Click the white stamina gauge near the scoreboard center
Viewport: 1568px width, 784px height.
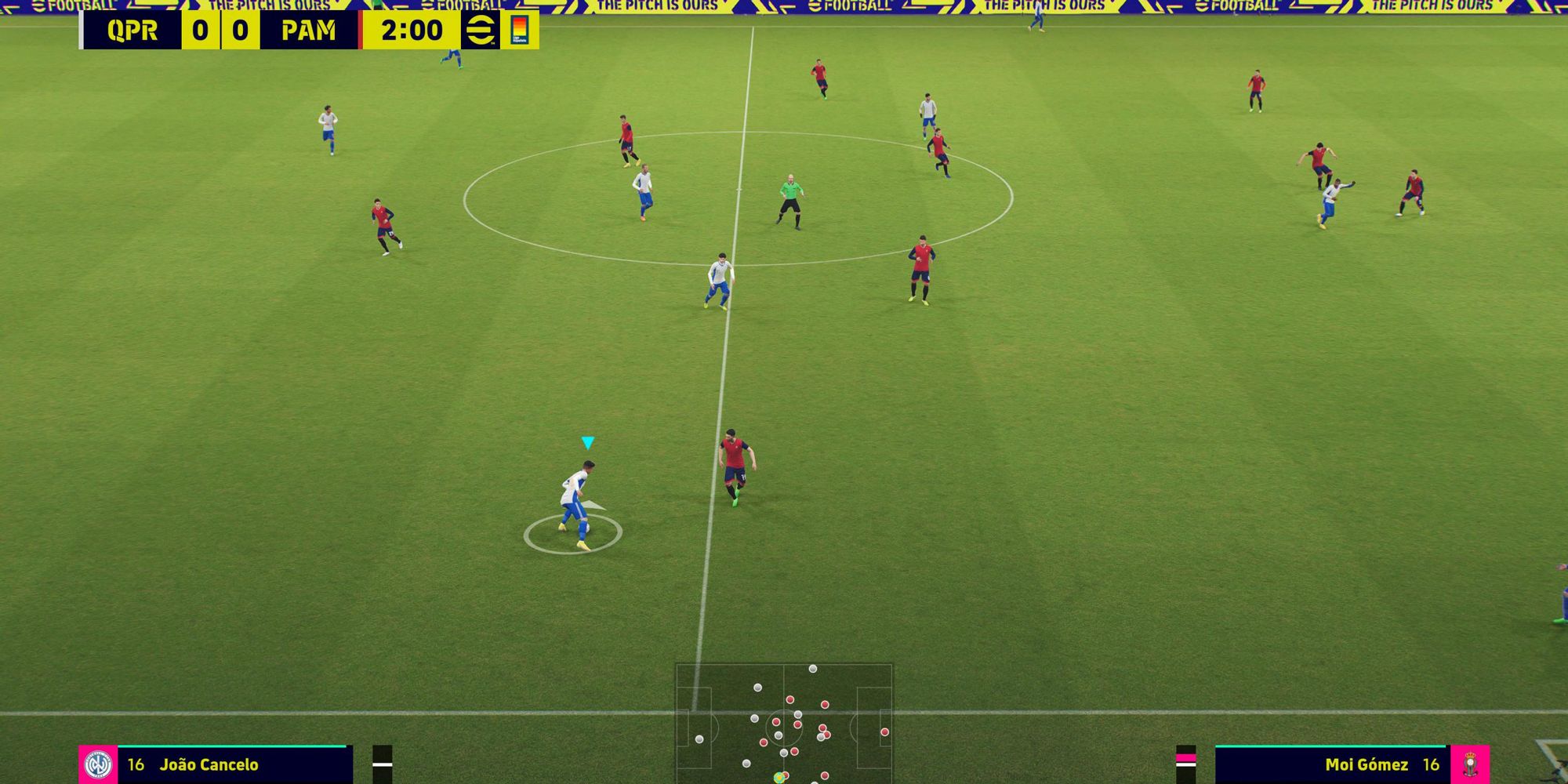[381, 765]
